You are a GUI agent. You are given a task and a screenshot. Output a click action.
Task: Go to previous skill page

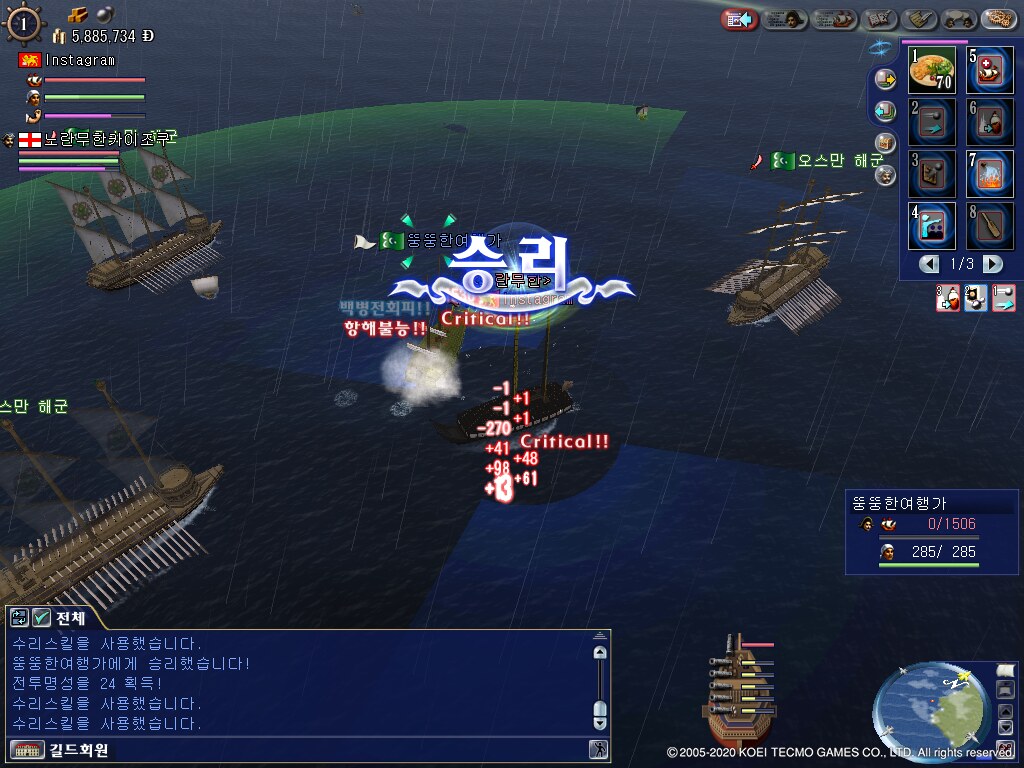pos(930,264)
